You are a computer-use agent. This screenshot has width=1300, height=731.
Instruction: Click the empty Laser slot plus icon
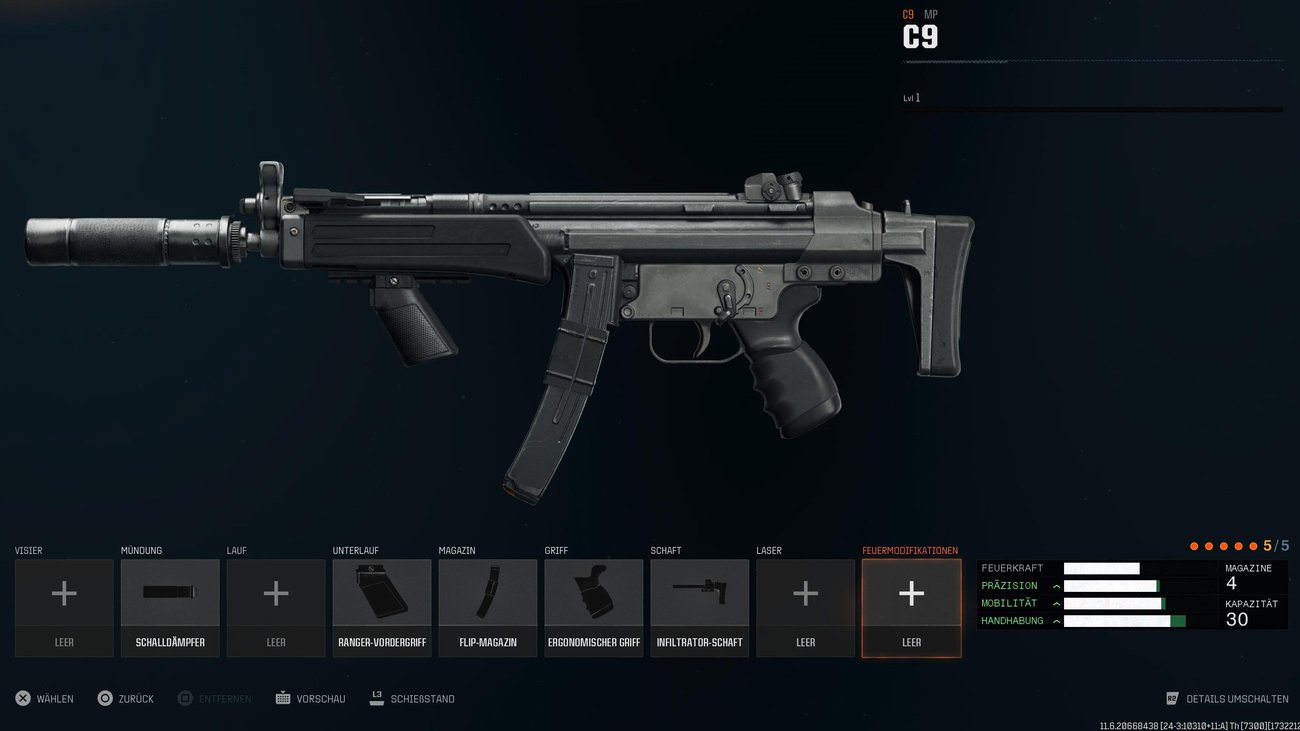[805, 593]
